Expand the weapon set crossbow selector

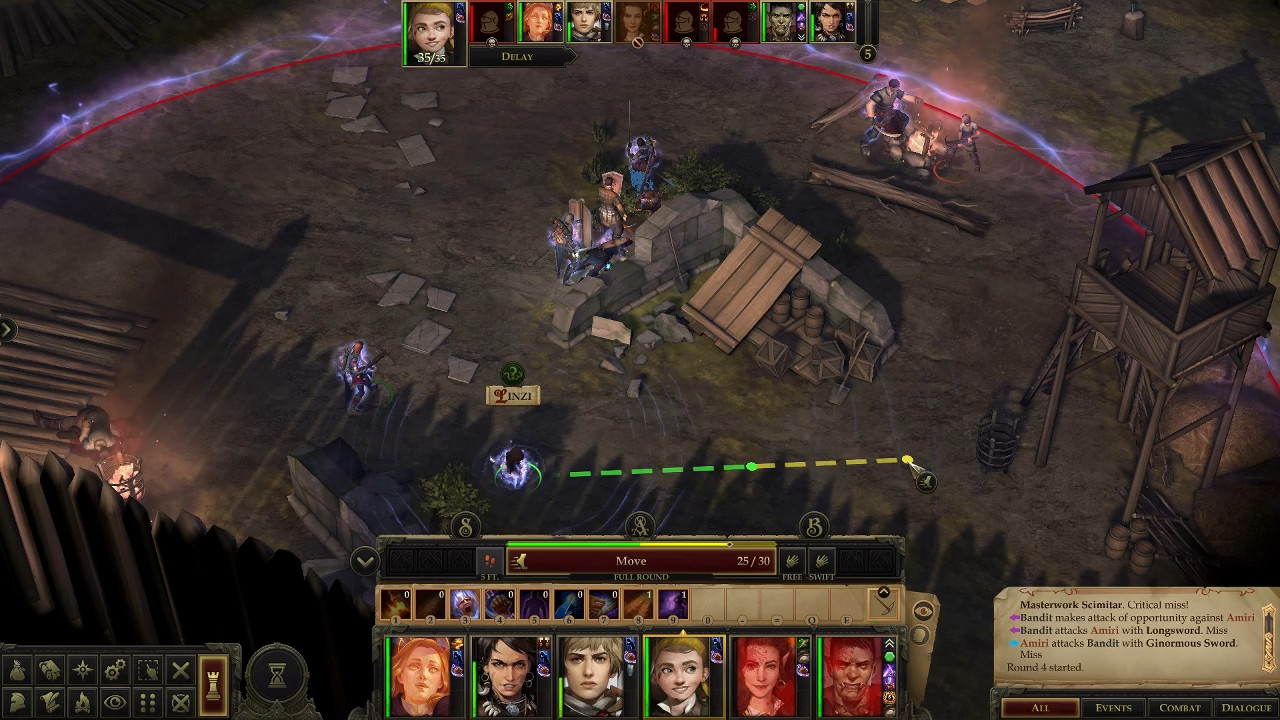[x=884, y=603]
